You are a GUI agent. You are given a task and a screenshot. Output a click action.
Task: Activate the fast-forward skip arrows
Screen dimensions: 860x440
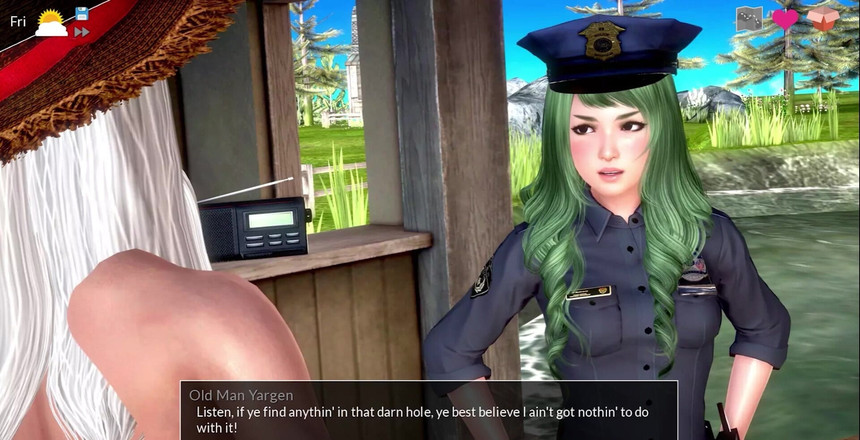(x=82, y=32)
